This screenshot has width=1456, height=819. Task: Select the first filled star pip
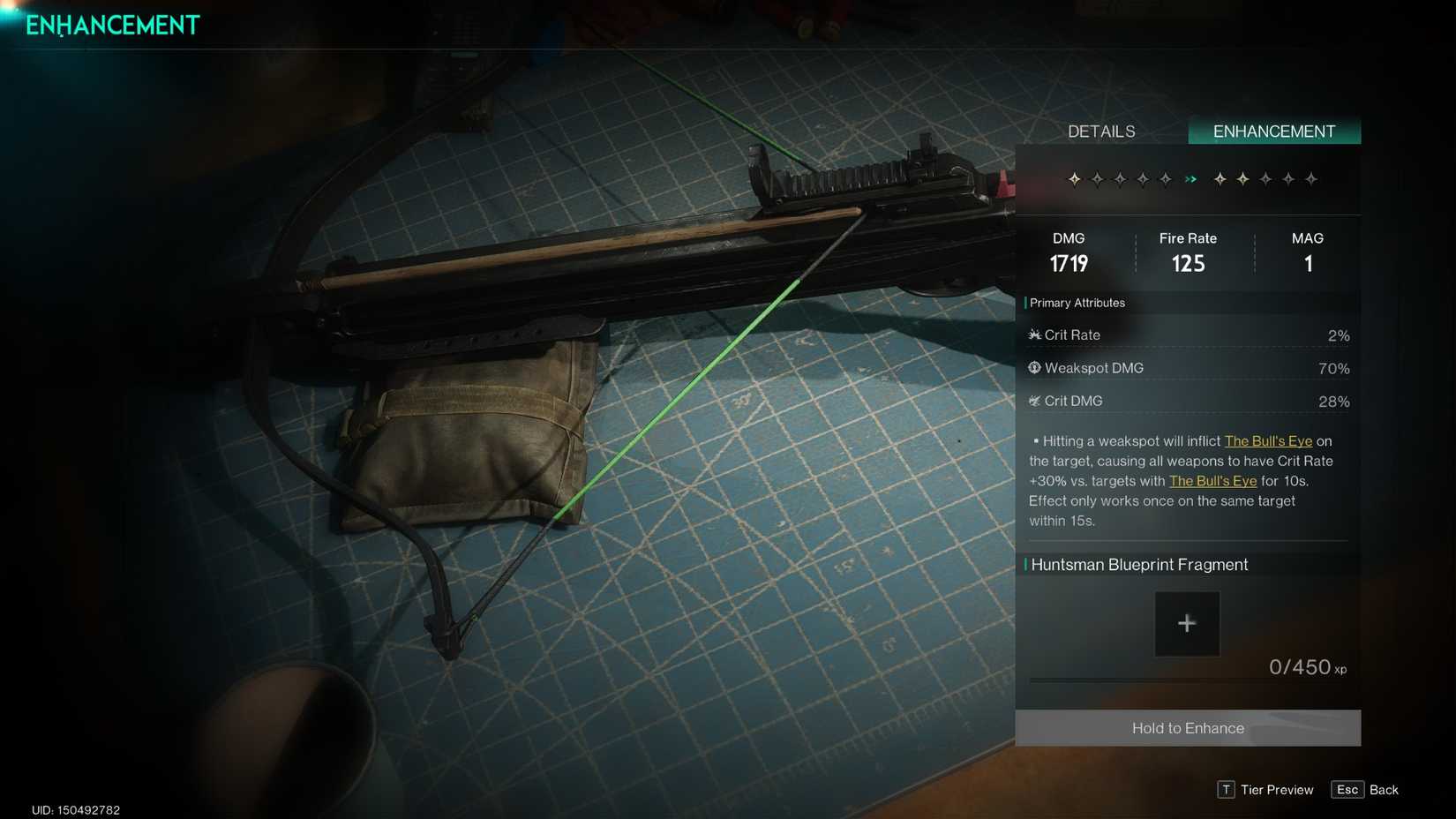pyautogui.click(x=1075, y=179)
